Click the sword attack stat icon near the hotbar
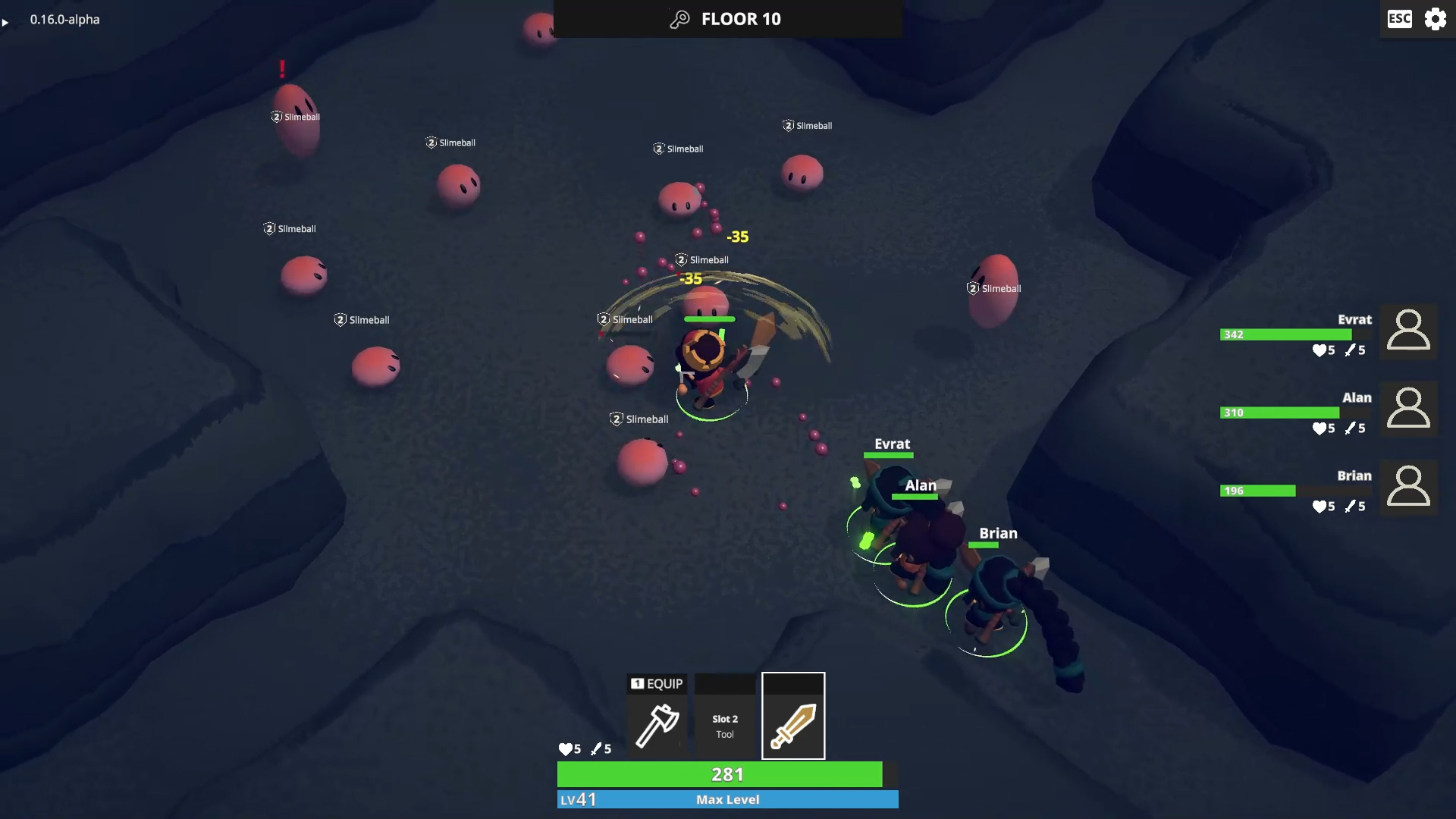 (598, 748)
